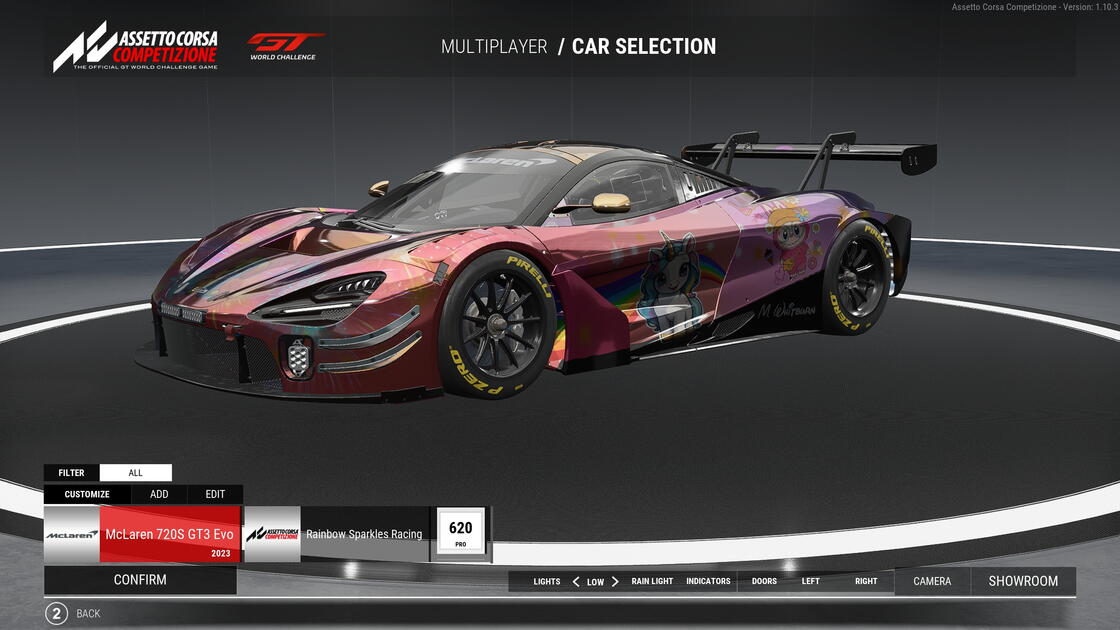Toggle the Indicators option
1120x630 pixels.
(x=708, y=582)
